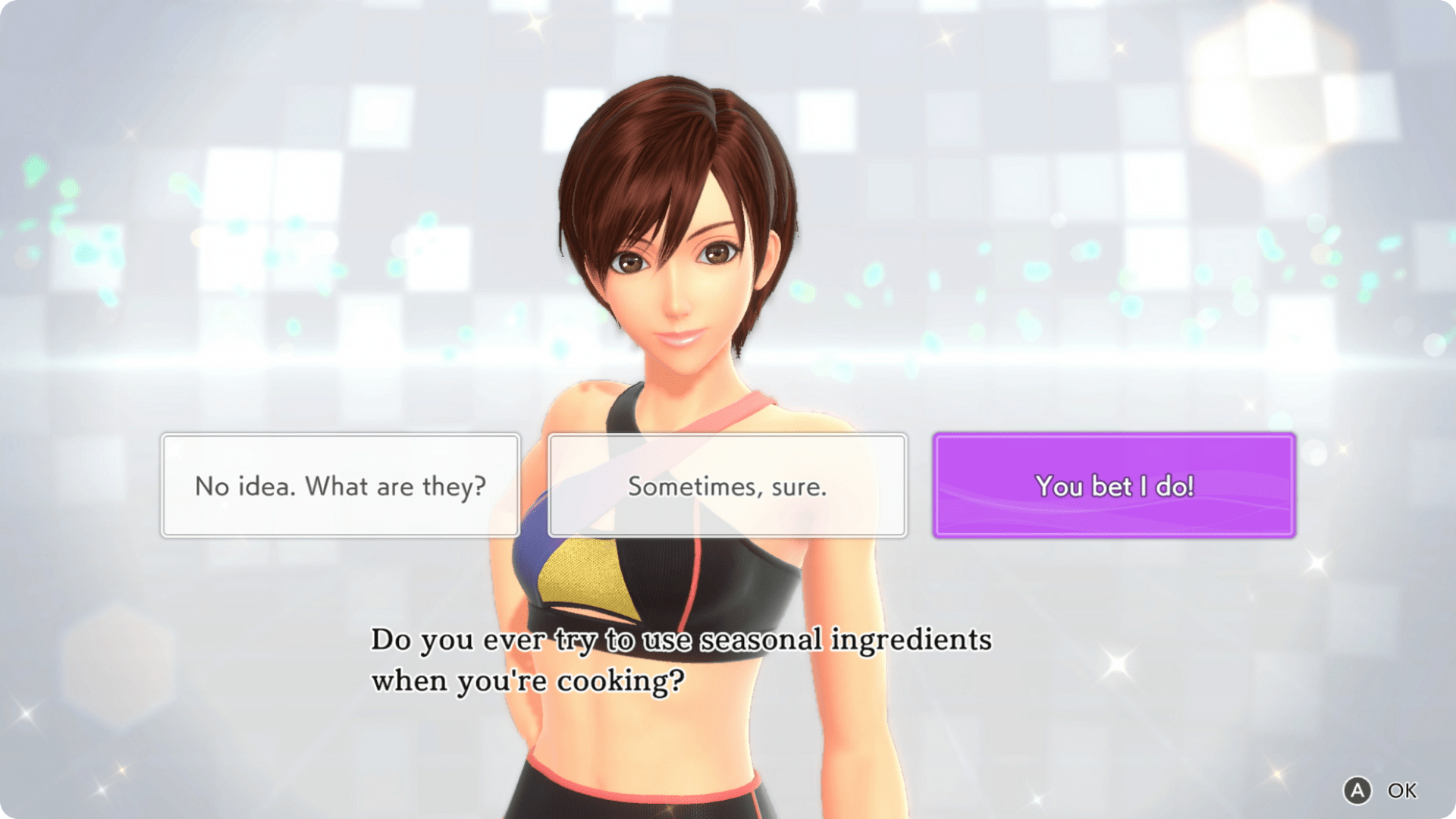Screen dimensions: 1456x819
Task: Click the white option box in the center
Action: click(x=726, y=486)
